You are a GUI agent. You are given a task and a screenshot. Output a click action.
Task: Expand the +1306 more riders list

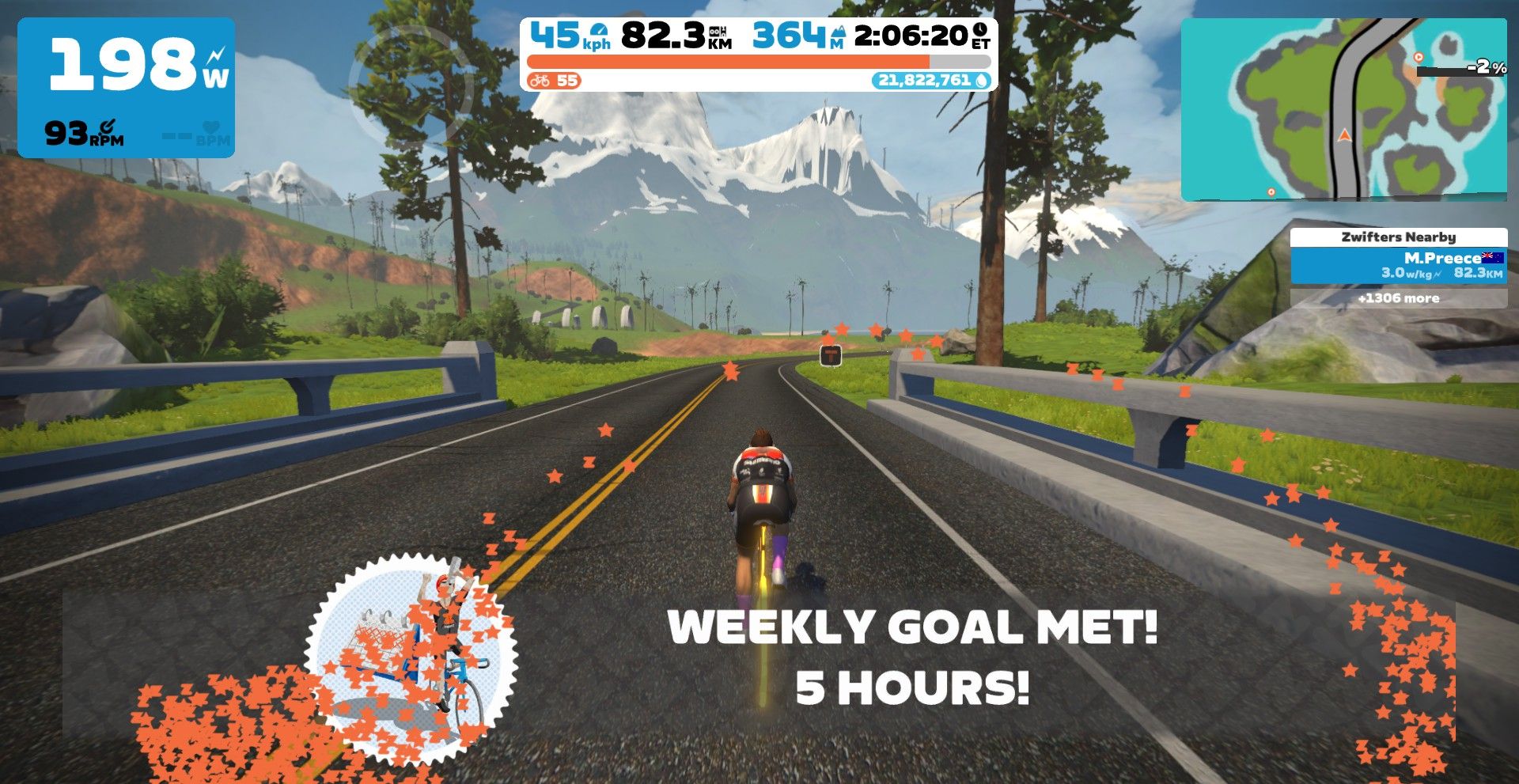(x=1397, y=298)
